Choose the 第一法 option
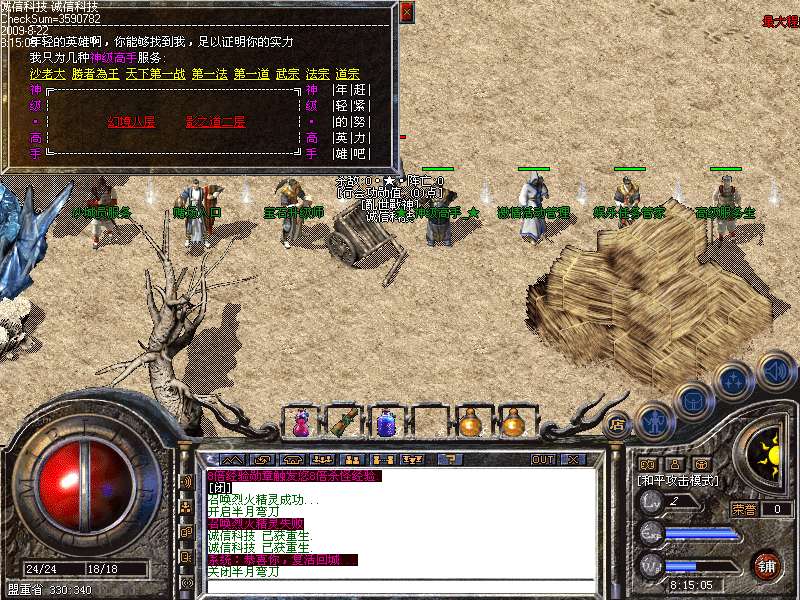 pyautogui.click(x=209, y=74)
